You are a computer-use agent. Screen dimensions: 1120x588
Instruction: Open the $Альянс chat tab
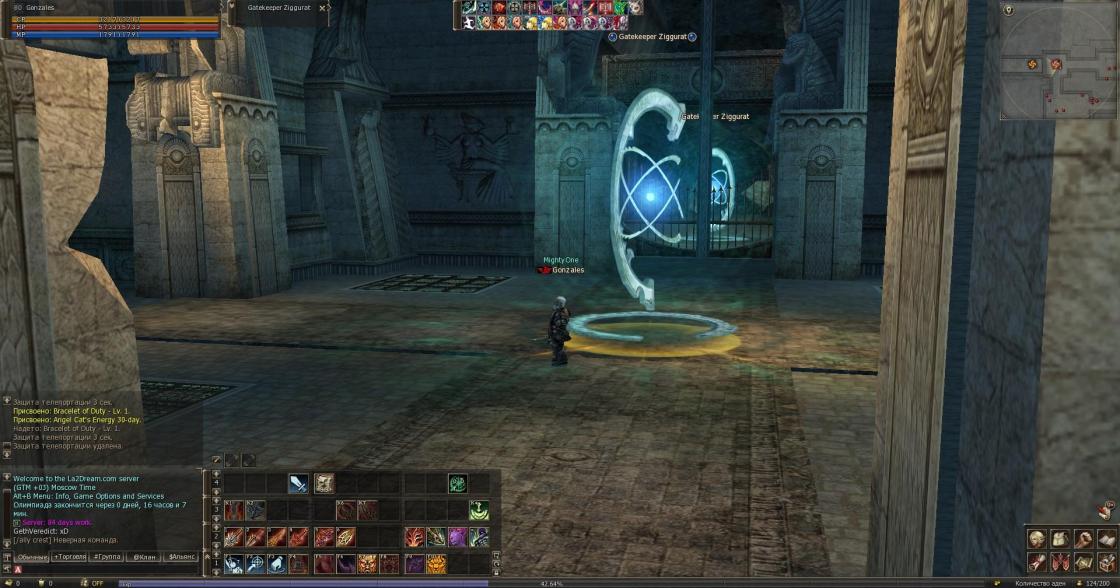click(181, 556)
